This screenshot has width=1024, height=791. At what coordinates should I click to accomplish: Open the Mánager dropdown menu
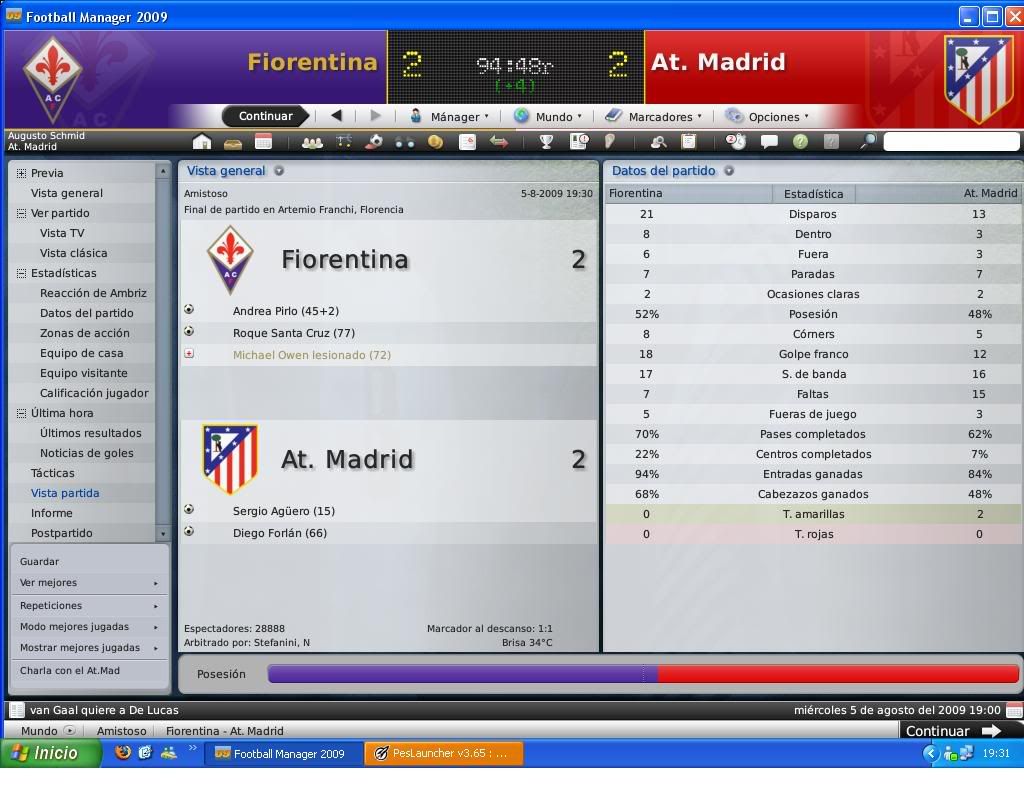point(450,117)
